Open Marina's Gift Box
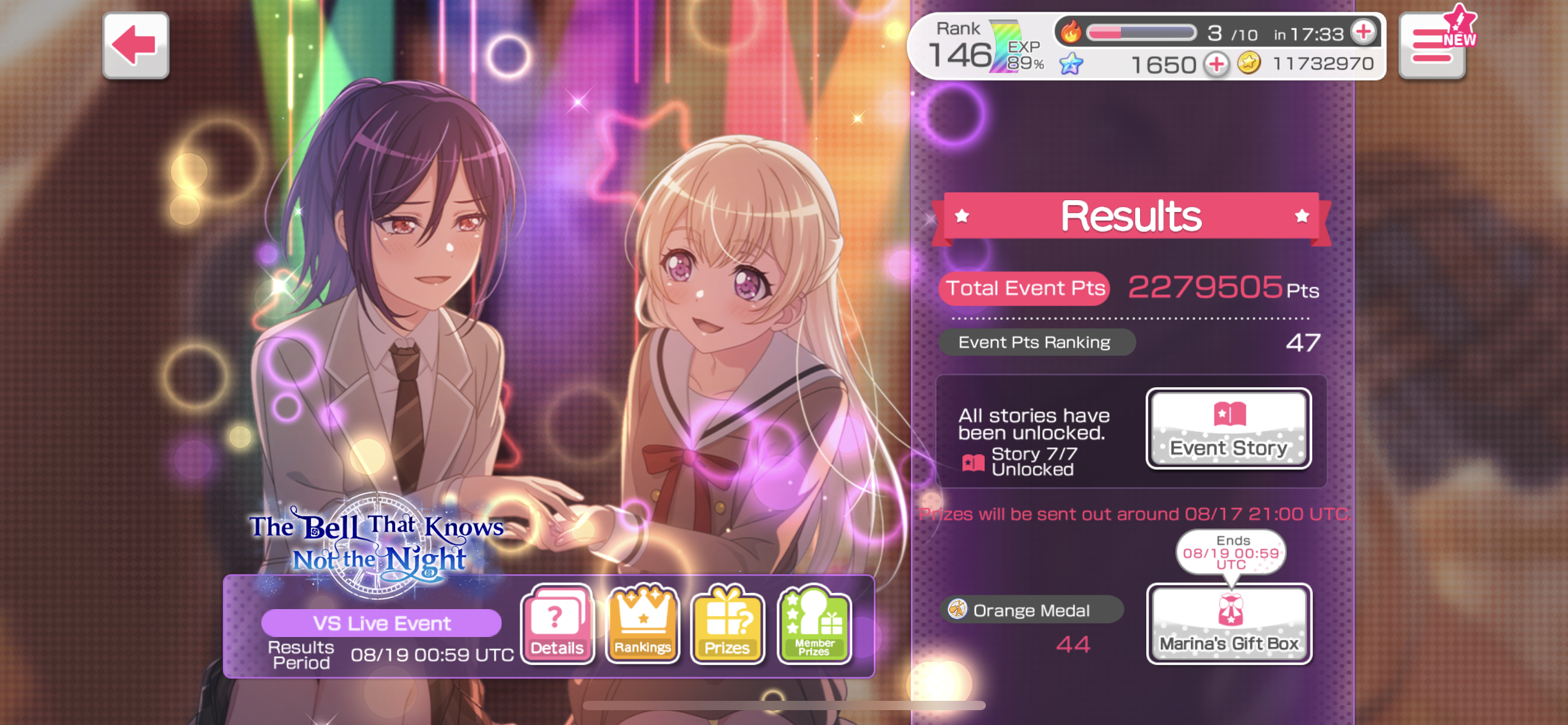The height and width of the screenshot is (725, 1568). (1229, 623)
